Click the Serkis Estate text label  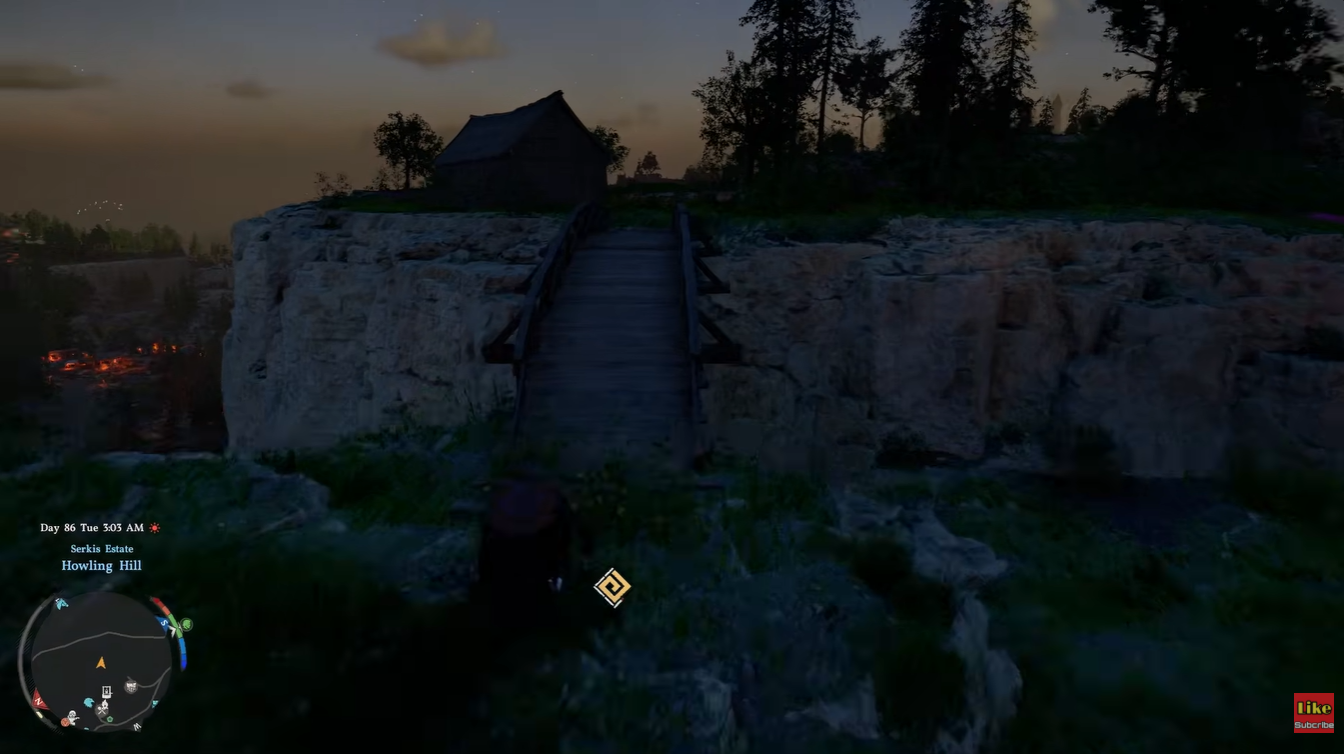[x=101, y=548]
